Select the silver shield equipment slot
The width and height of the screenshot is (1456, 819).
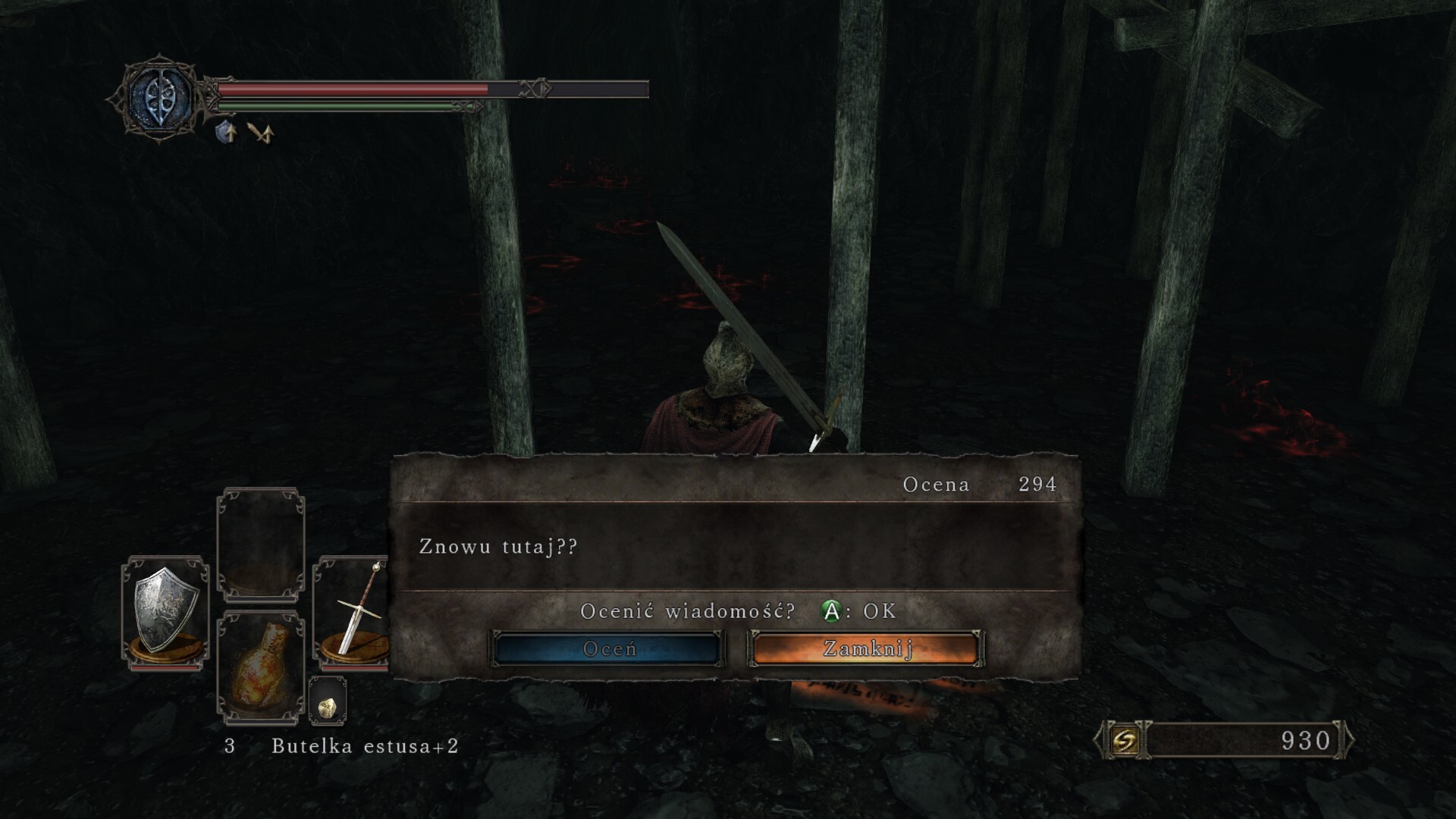166,614
